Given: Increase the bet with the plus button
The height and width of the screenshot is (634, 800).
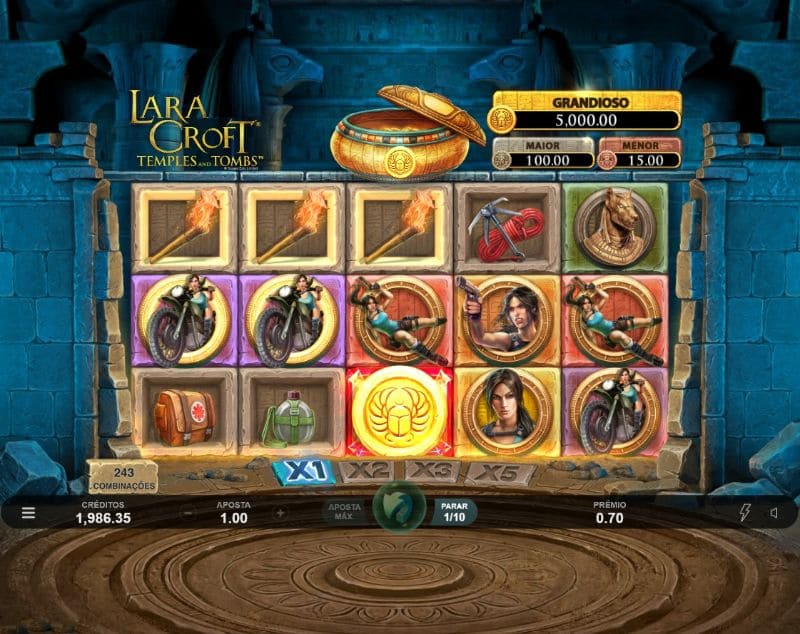Looking at the screenshot, I should [280, 513].
